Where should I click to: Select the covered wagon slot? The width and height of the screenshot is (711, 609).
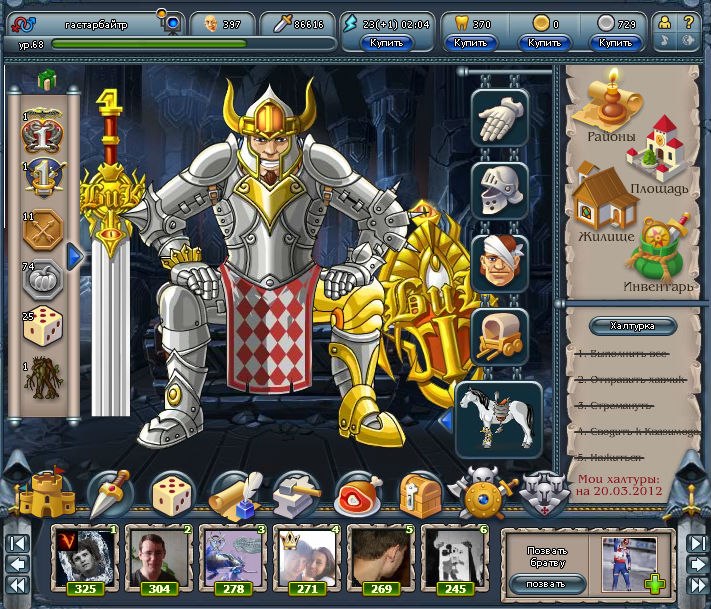click(x=499, y=334)
